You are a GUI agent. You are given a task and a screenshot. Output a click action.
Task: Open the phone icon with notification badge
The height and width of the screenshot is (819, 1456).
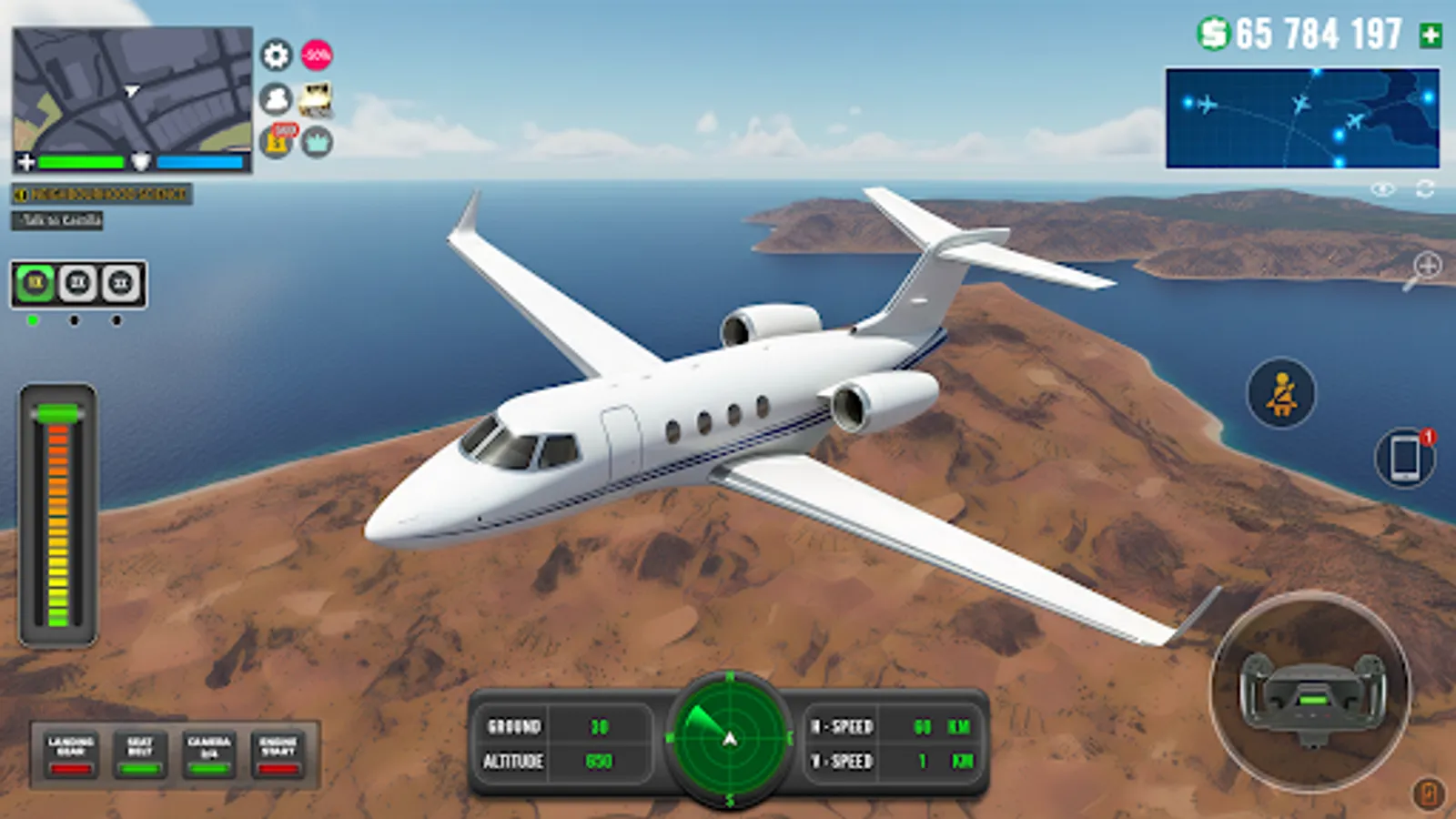[x=1402, y=457]
